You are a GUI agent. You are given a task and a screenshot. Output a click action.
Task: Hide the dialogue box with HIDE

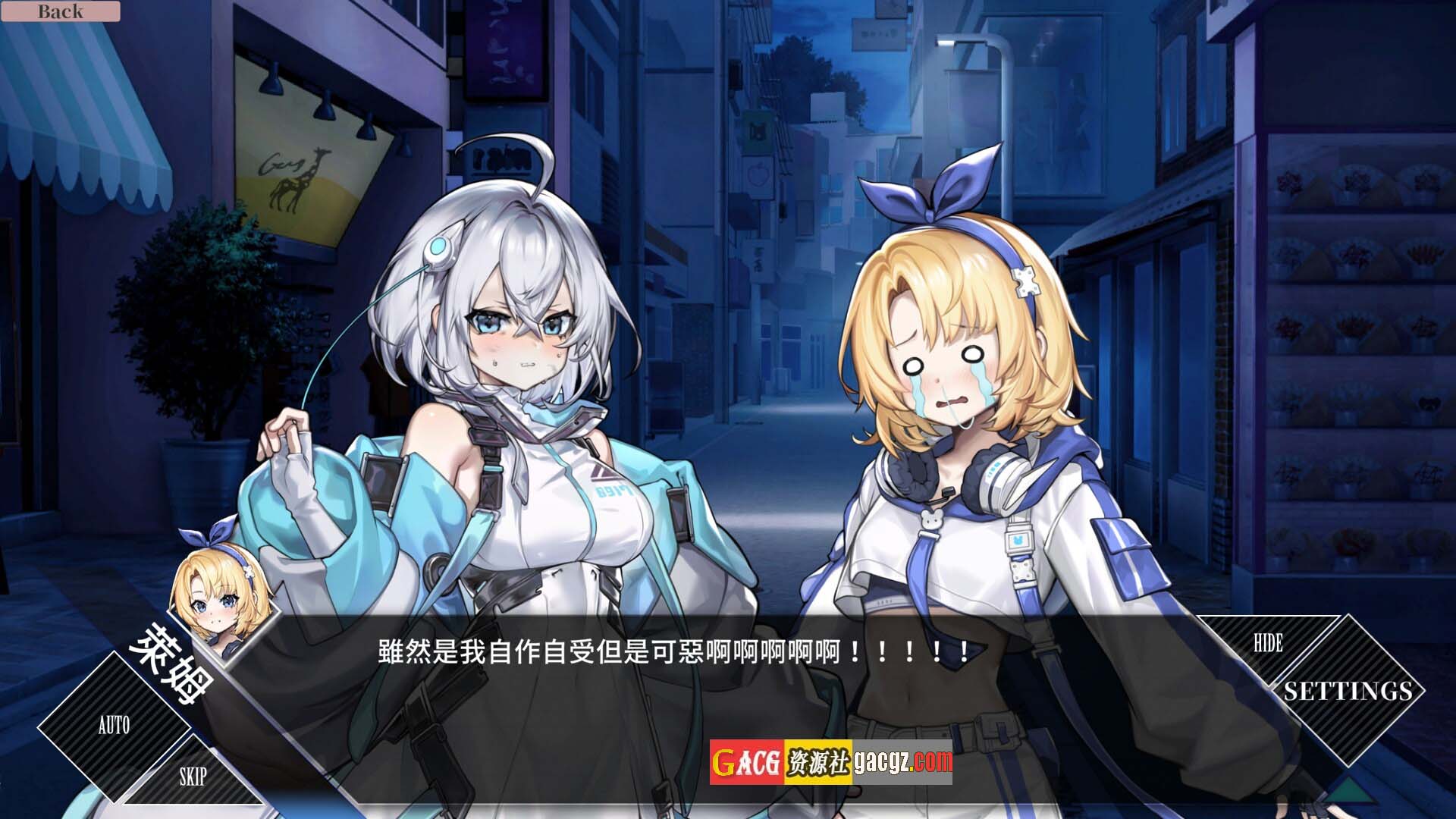tap(1268, 644)
